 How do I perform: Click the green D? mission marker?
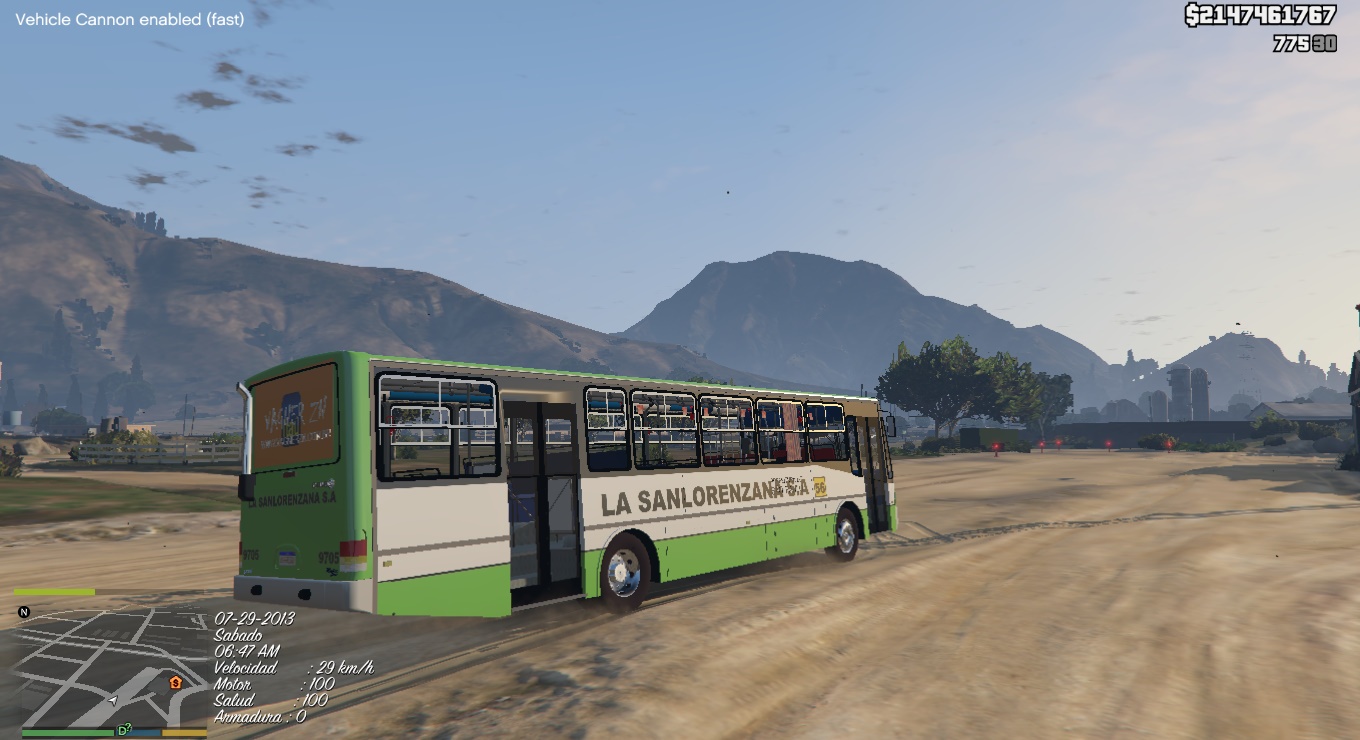124,730
